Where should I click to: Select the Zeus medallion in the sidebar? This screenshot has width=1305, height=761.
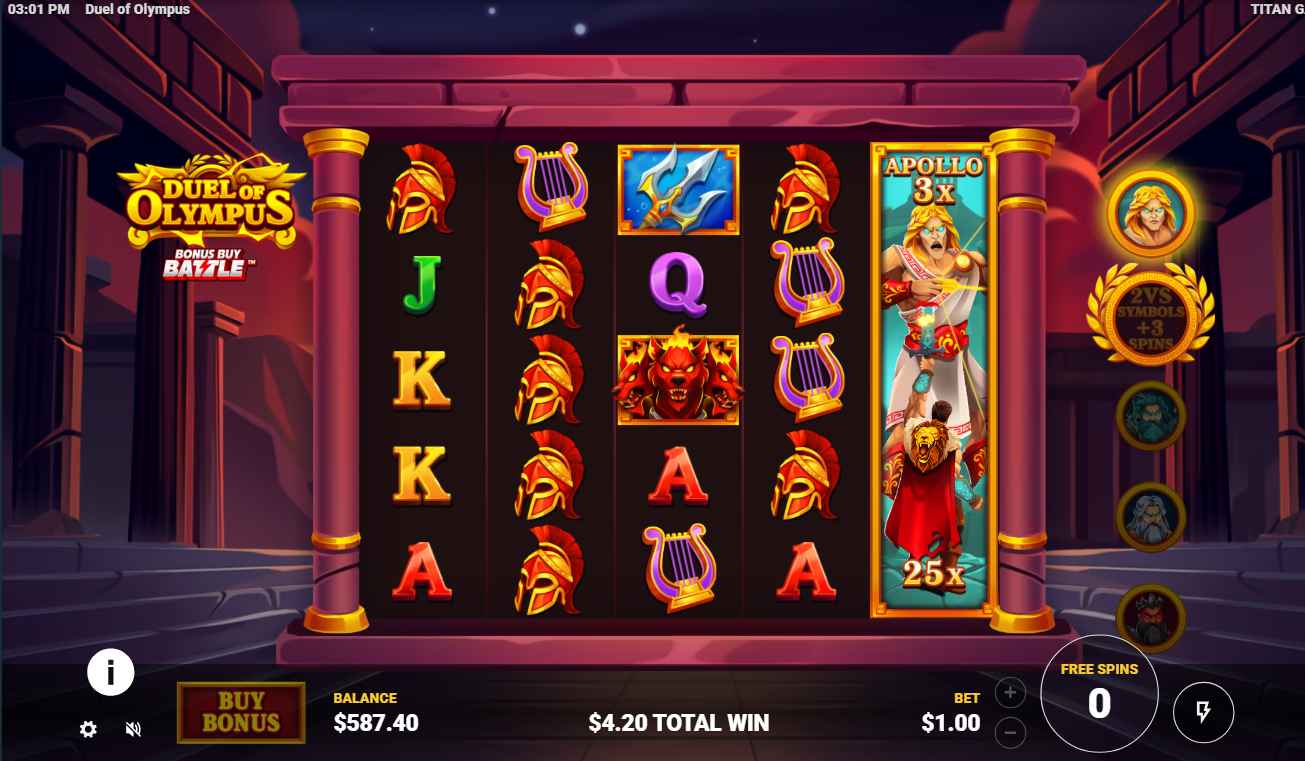[x=1150, y=517]
